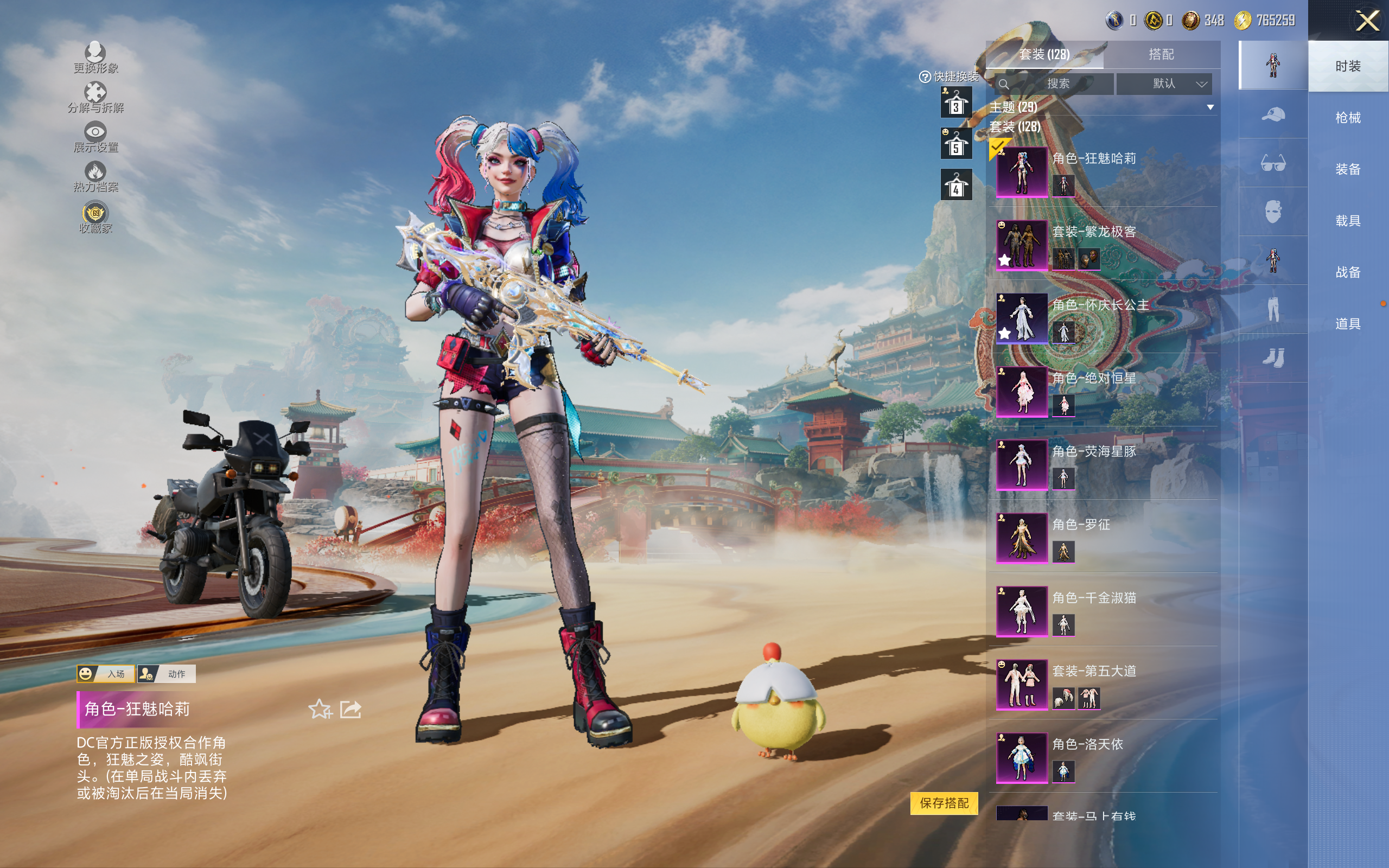The width and height of the screenshot is (1389, 868).
Task: Expand the 主题 (29) section
Action: click(1210, 107)
